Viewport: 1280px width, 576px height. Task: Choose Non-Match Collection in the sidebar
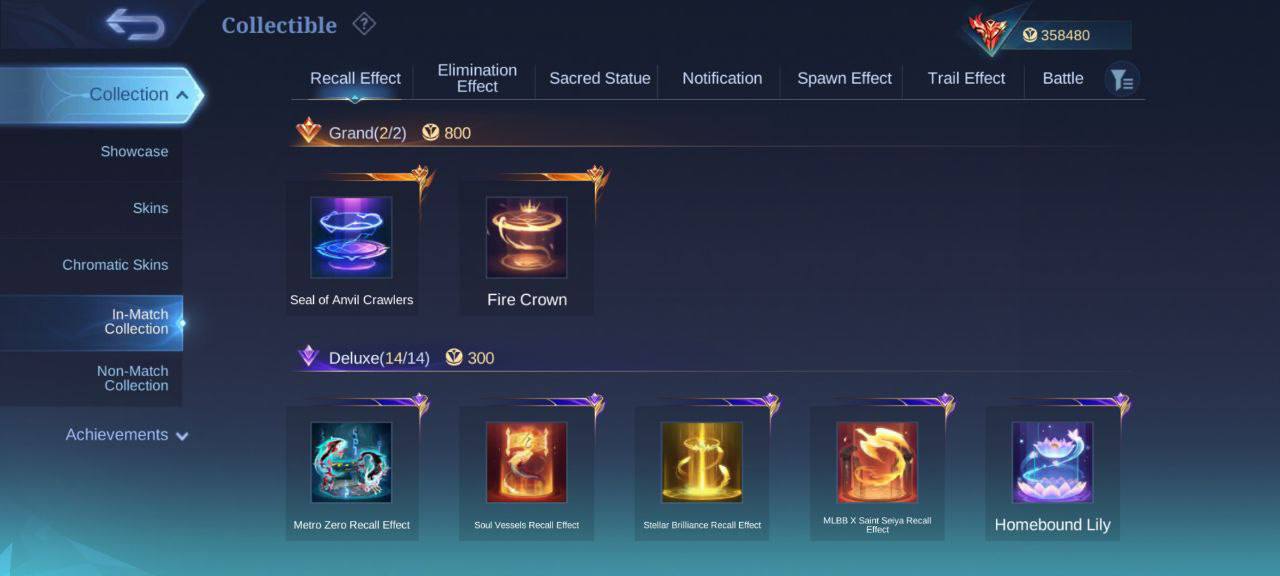pos(132,378)
